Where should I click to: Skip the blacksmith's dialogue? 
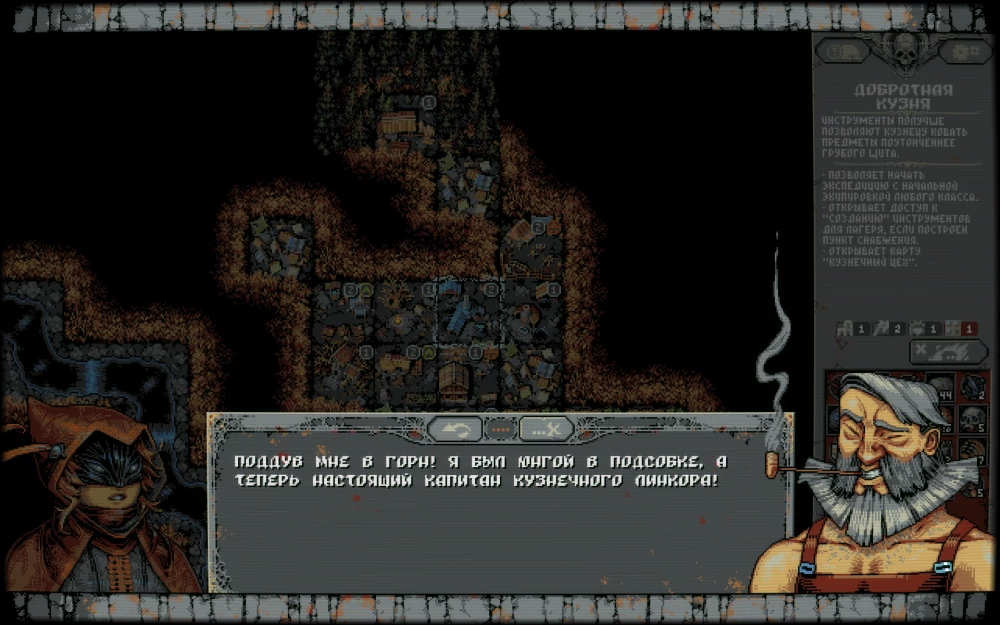(545, 430)
